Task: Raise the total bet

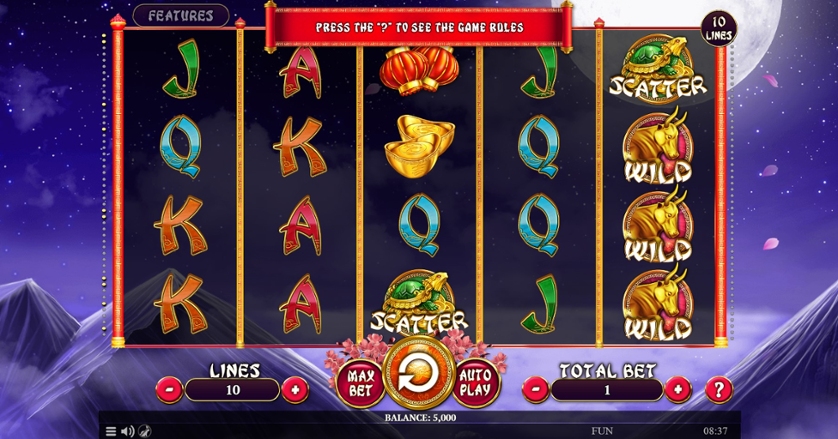Action: tap(677, 389)
